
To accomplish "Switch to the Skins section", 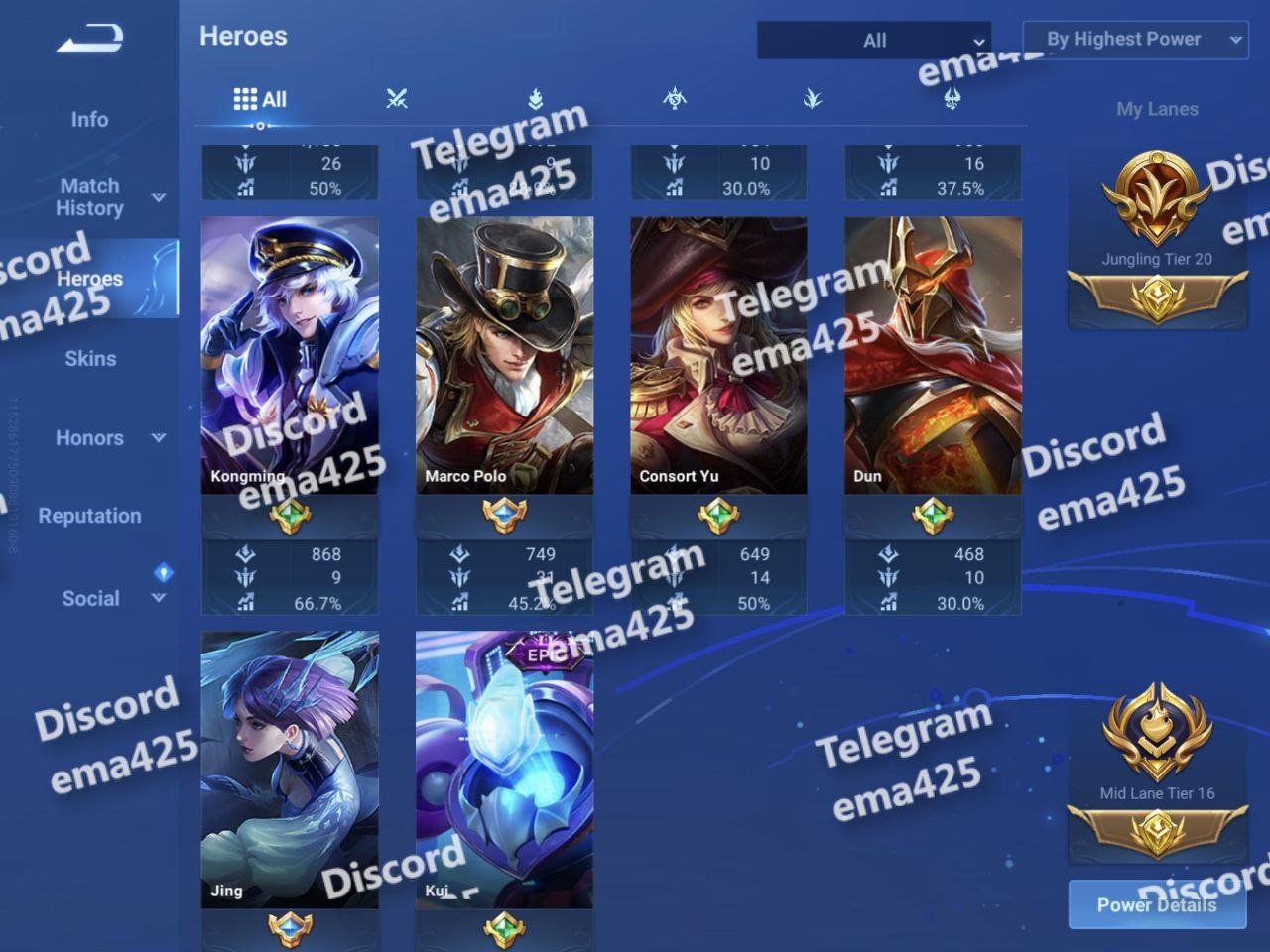I will 90,359.
